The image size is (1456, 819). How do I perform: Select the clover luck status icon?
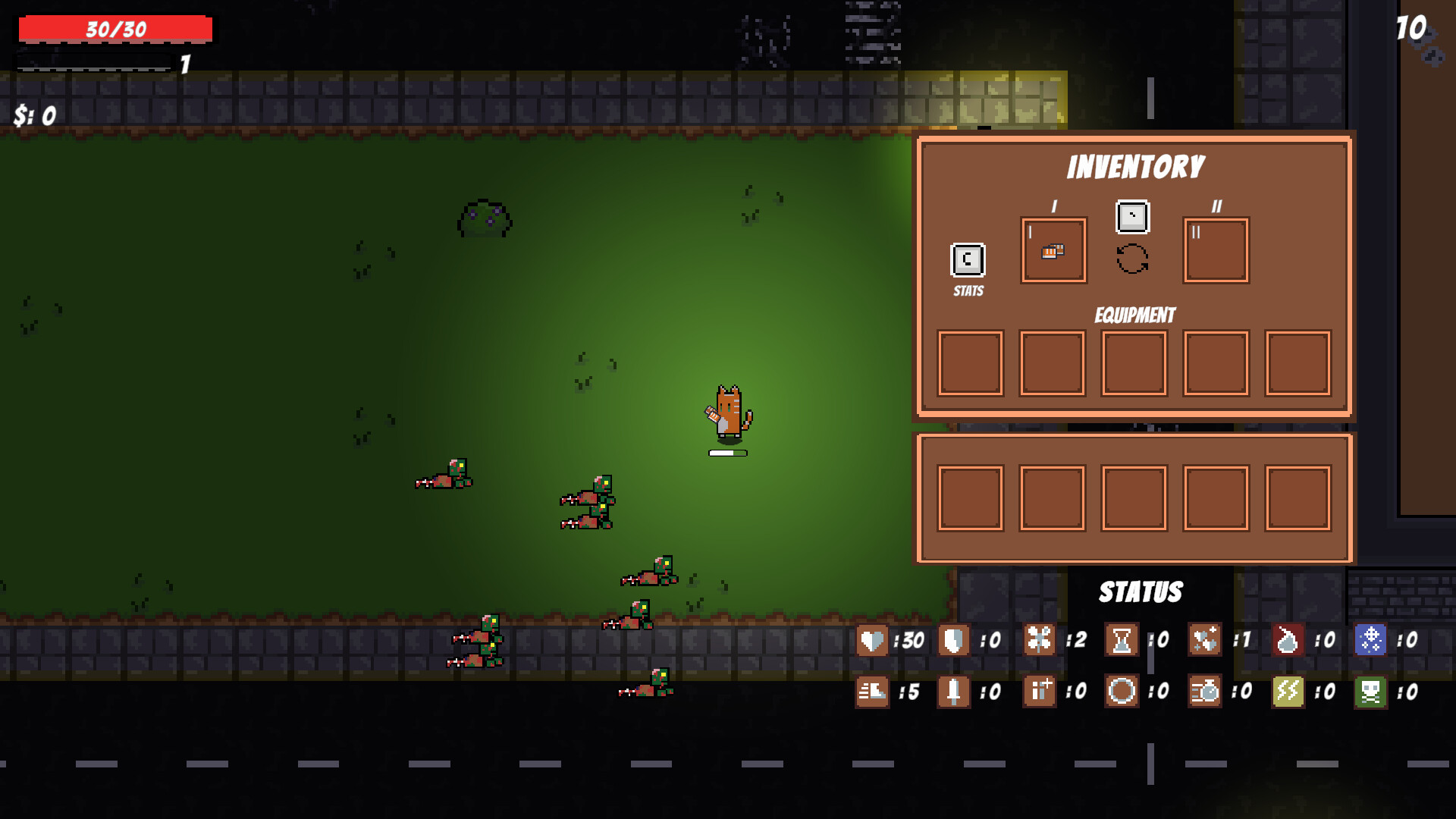pos(1040,641)
